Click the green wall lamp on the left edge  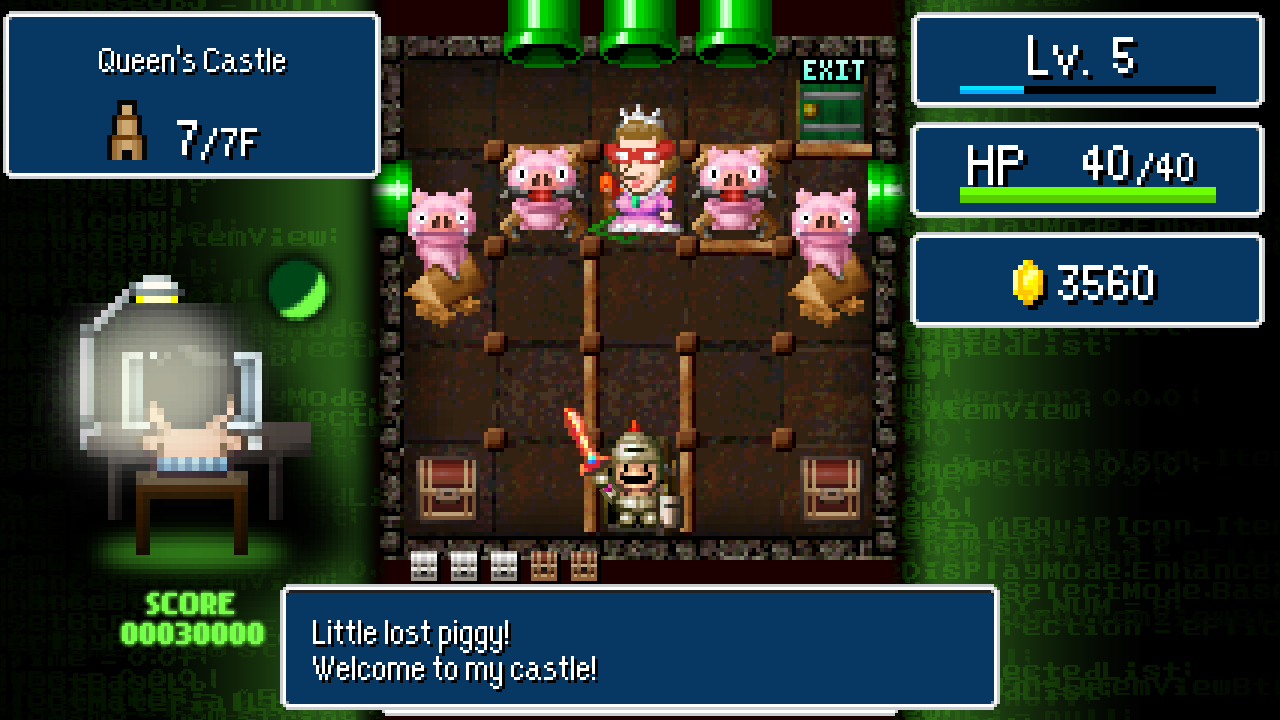pos(394,196)
